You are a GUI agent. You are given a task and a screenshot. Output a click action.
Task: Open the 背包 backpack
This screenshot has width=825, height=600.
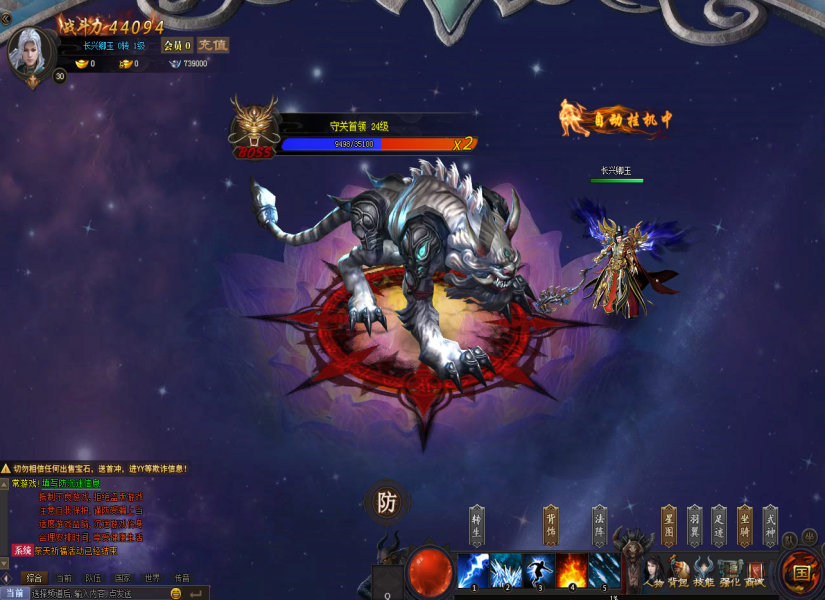679,573
